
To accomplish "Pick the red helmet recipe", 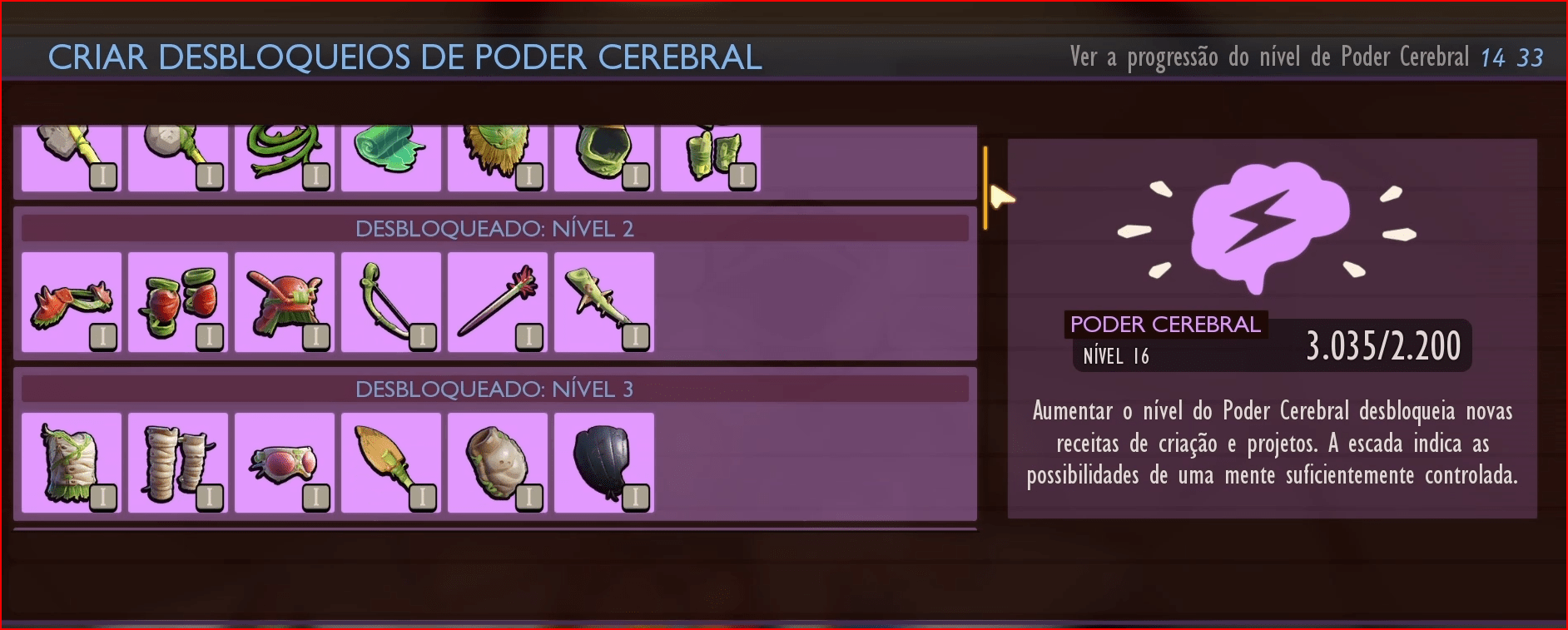I will pyautogui.click(x=285, y=302).
